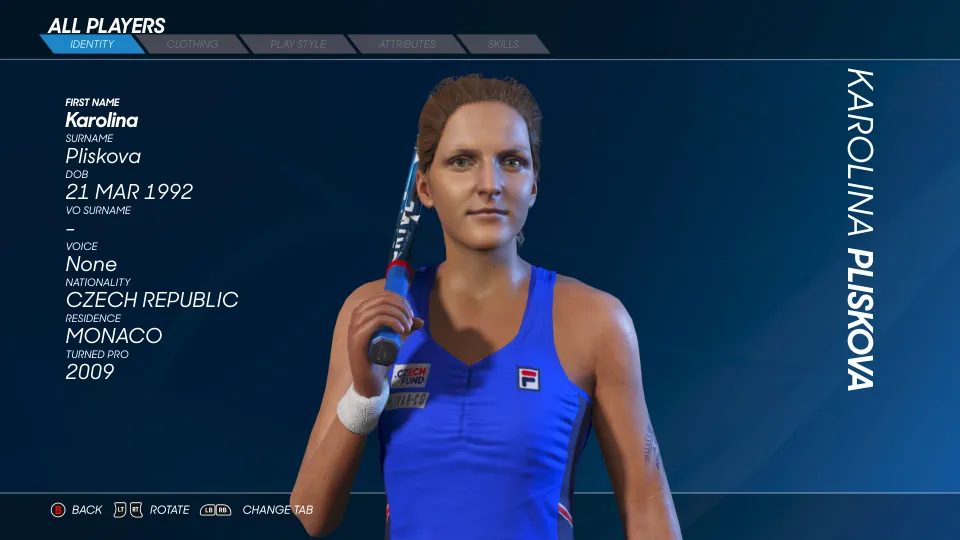This screenshot has width=960, height=540.
Task: Show the Attributes tab
Action: click(407, 44)
